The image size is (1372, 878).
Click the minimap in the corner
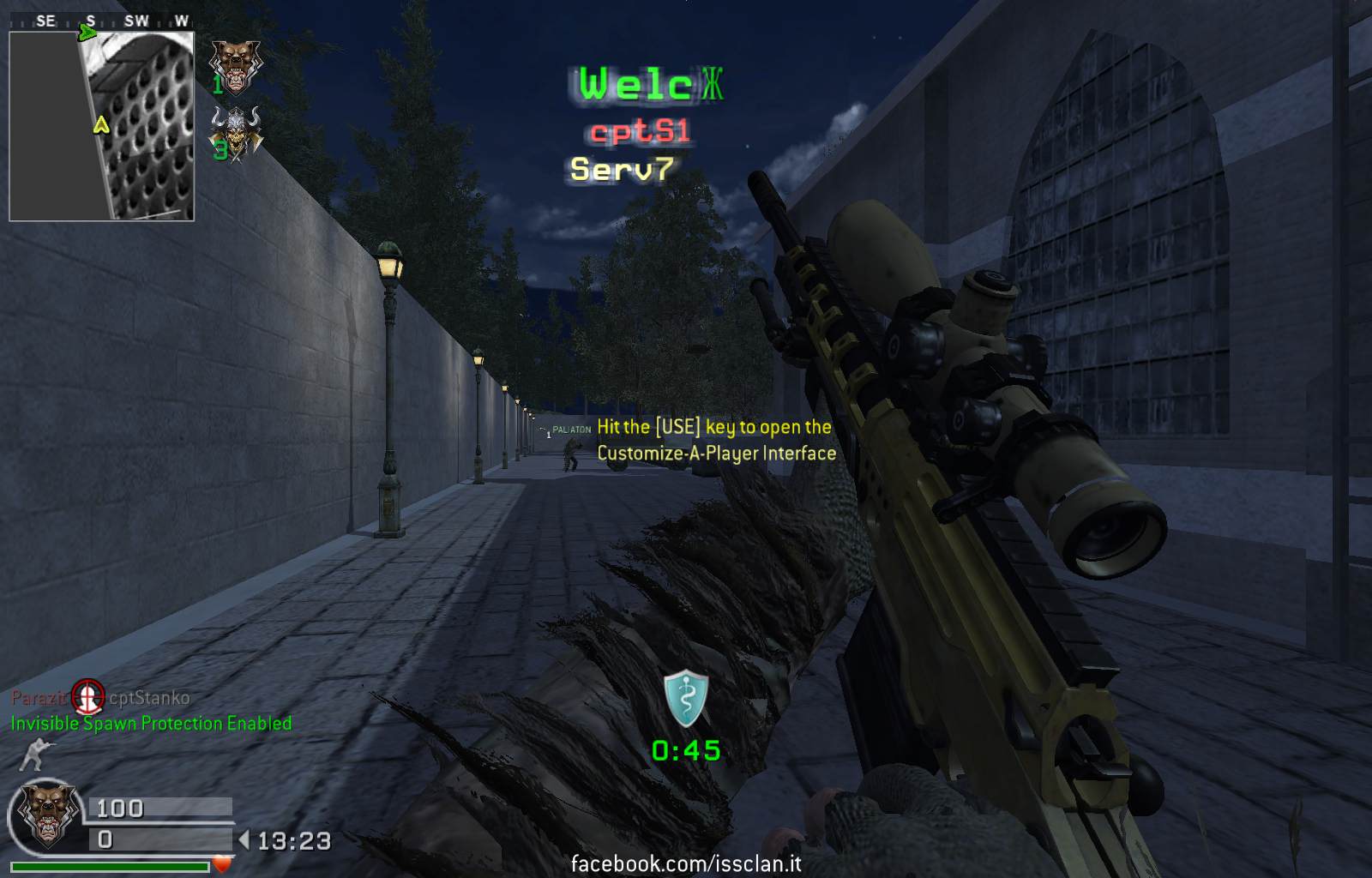(102, 127)
